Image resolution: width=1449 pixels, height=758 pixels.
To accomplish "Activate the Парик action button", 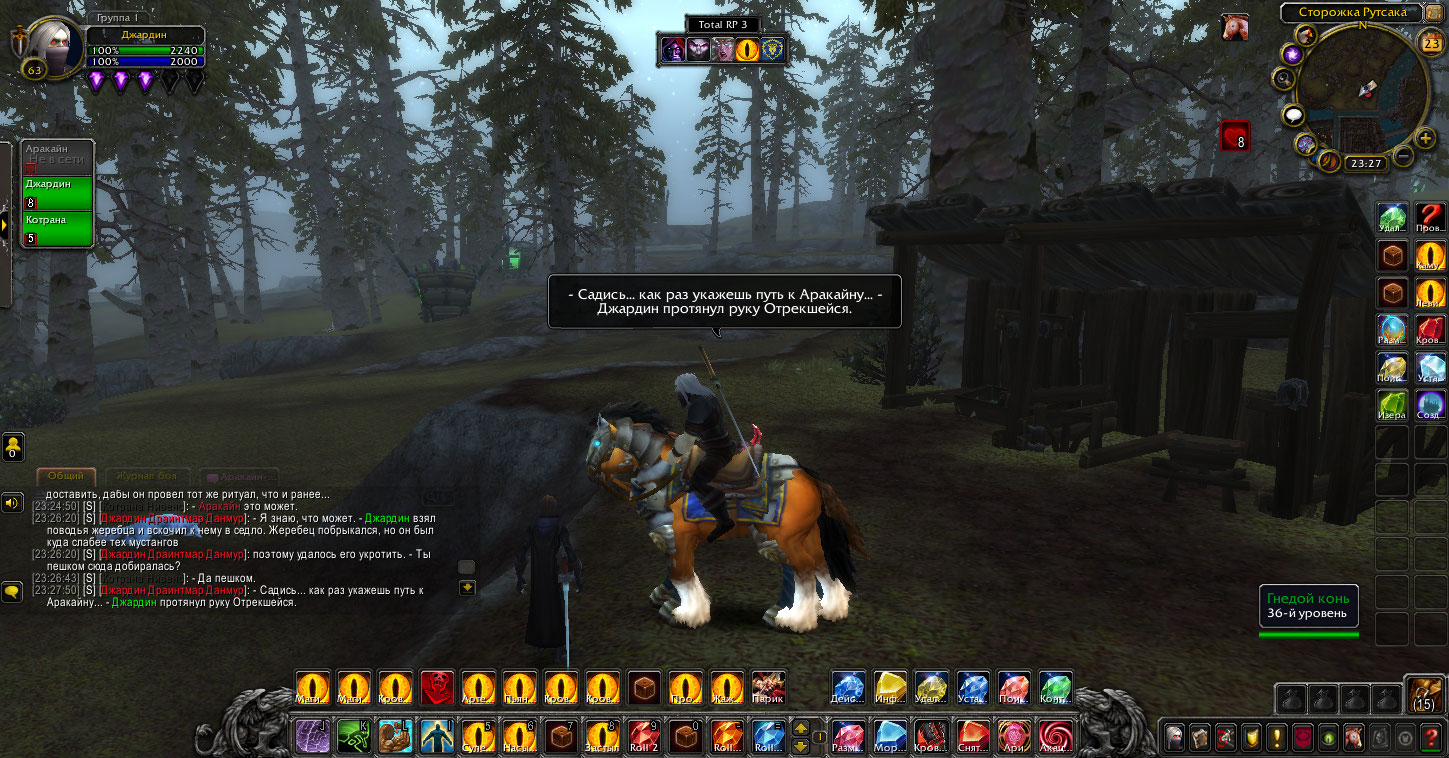I will pos(768,687).
